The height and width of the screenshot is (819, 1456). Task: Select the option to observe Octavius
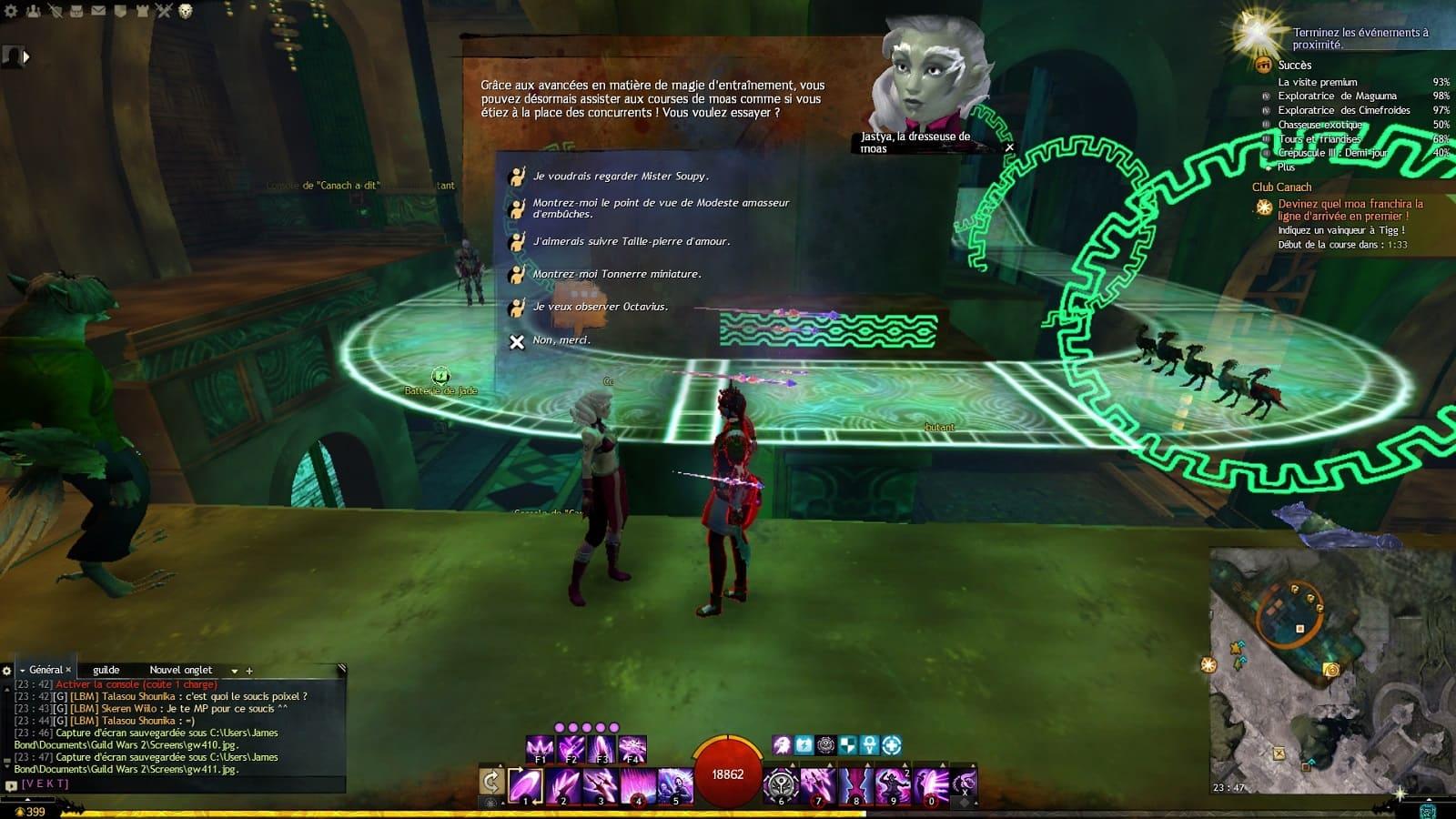click(x=600, y=307)
